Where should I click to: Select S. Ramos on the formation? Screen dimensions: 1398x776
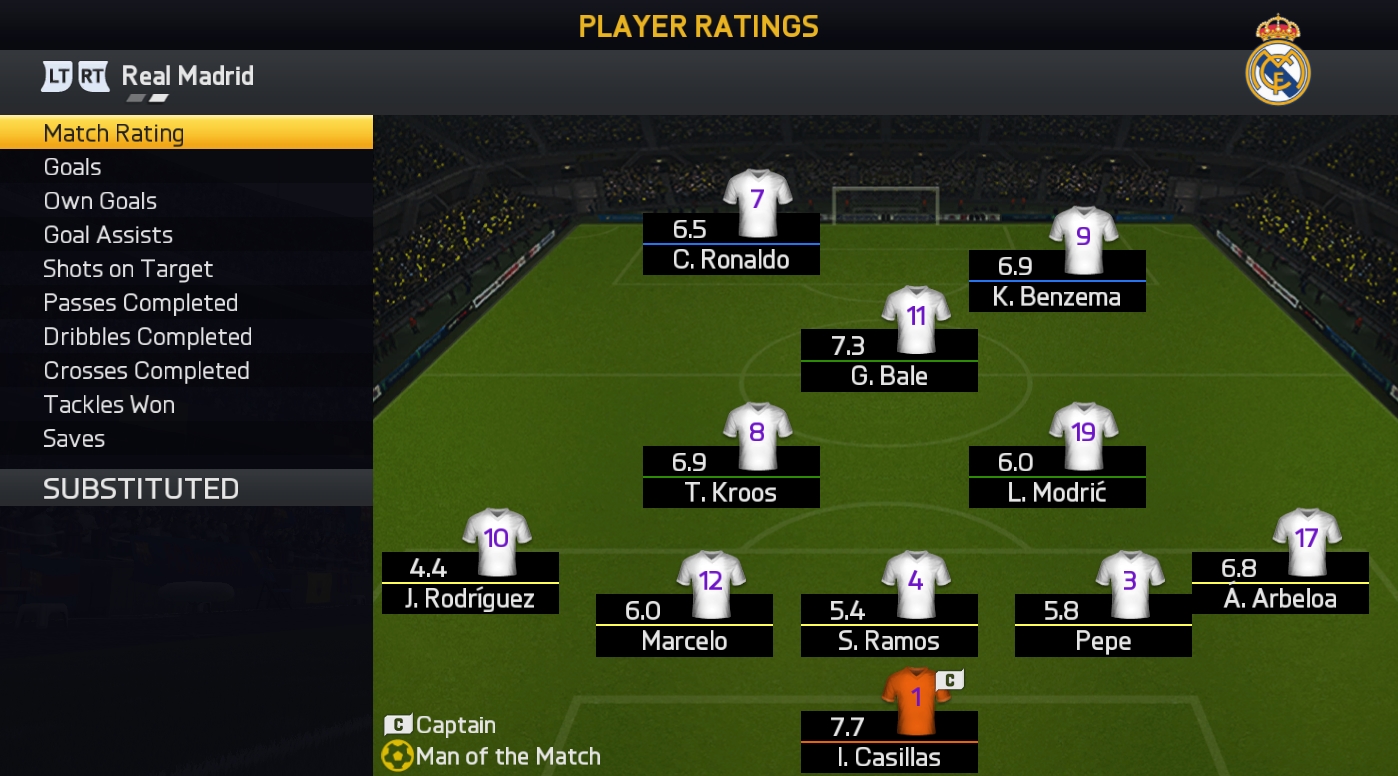pyautogui.click(x=889, y=624)
